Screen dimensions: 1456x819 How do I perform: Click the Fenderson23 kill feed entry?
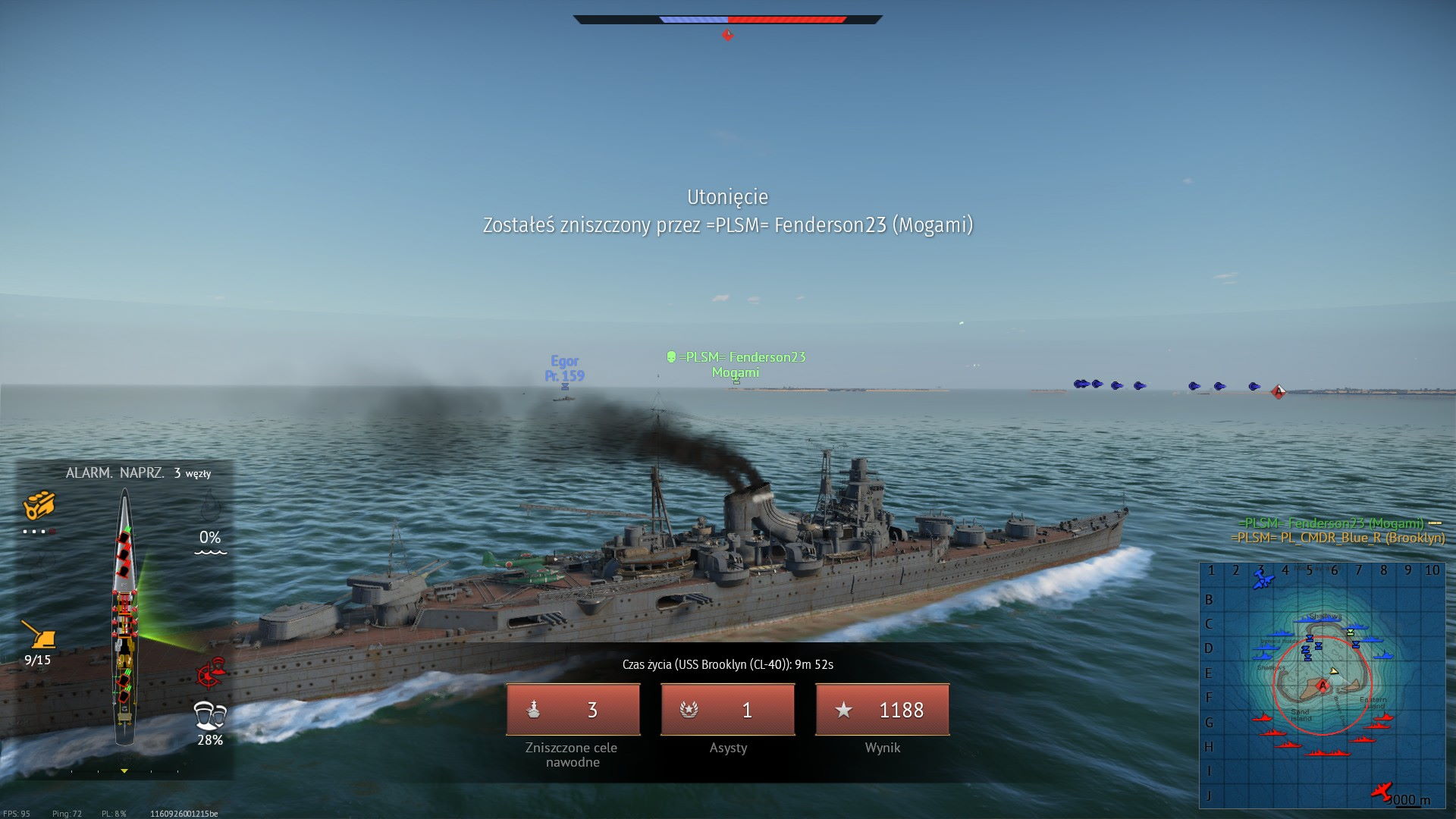1331,523
